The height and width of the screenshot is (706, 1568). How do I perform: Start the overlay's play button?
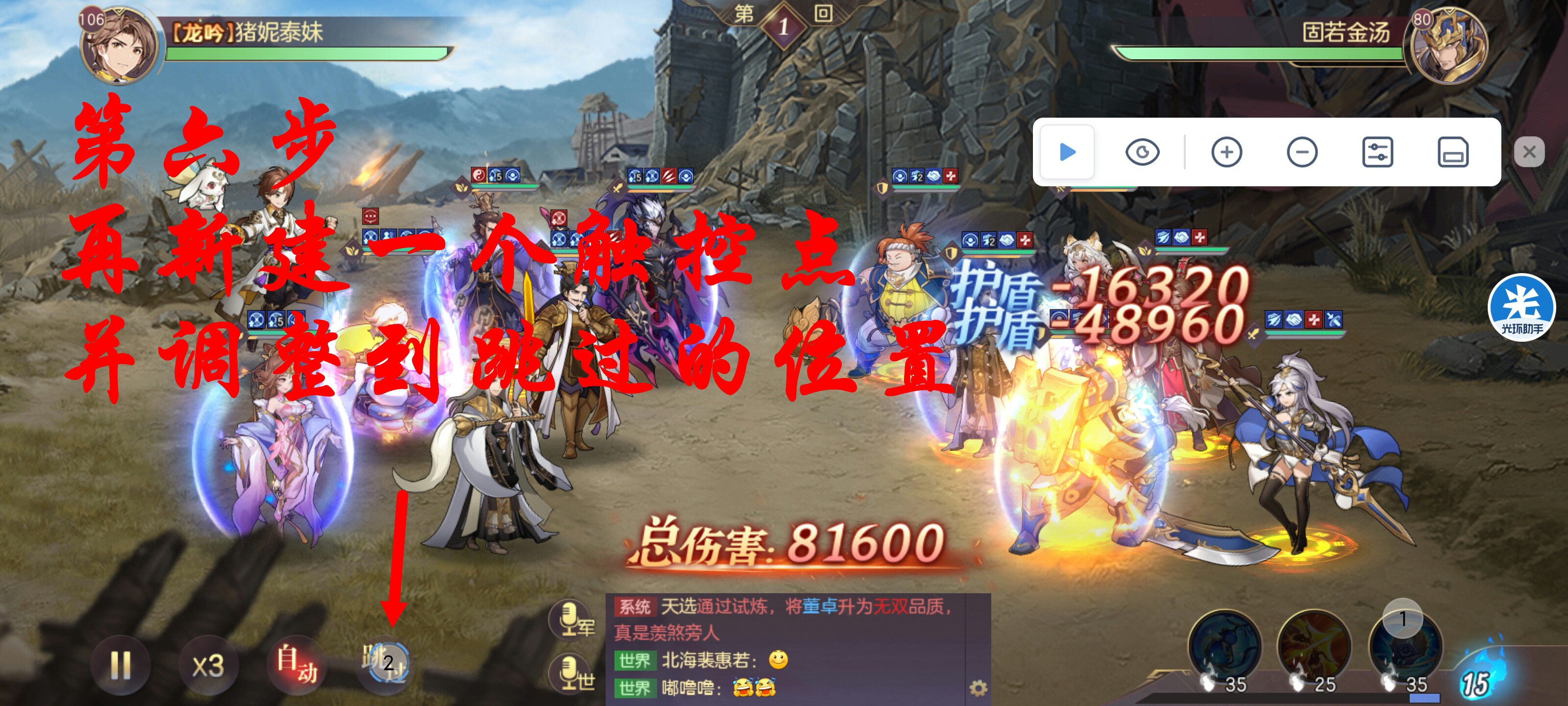pyautogui.click(x=1066, y=151)
